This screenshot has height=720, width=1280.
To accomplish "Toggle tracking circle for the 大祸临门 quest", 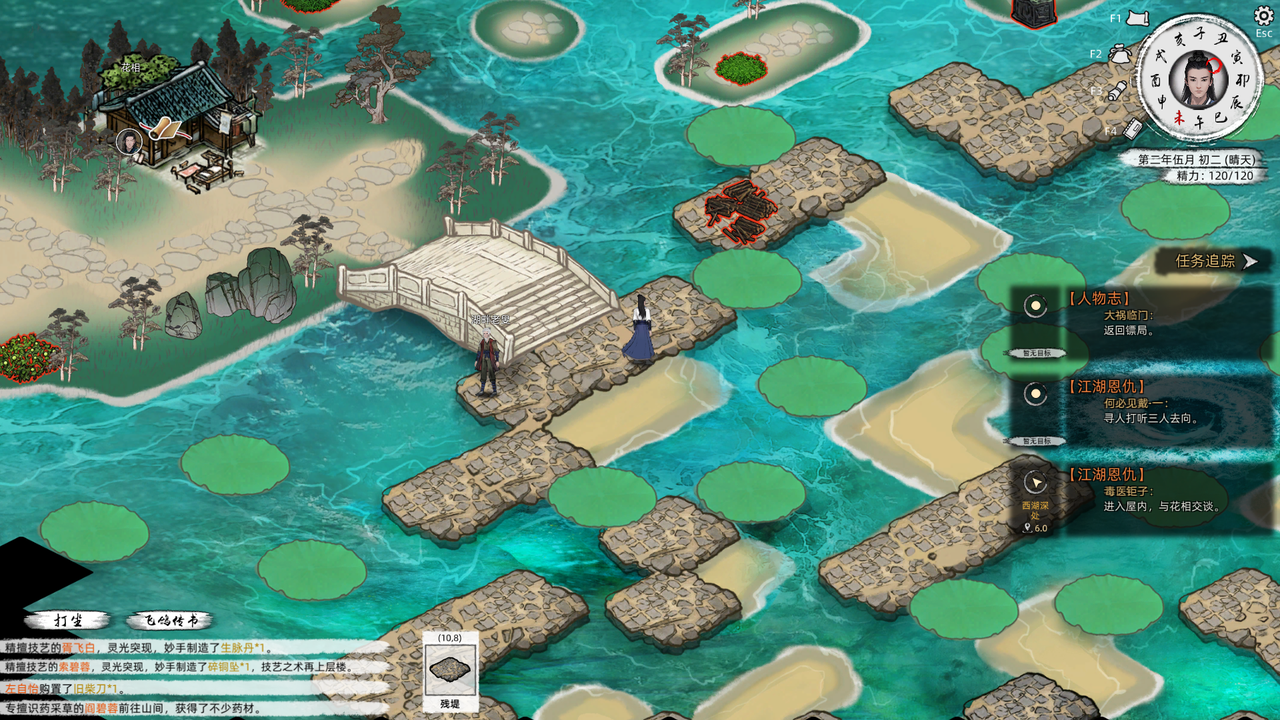I will [x=1034, y=306].
